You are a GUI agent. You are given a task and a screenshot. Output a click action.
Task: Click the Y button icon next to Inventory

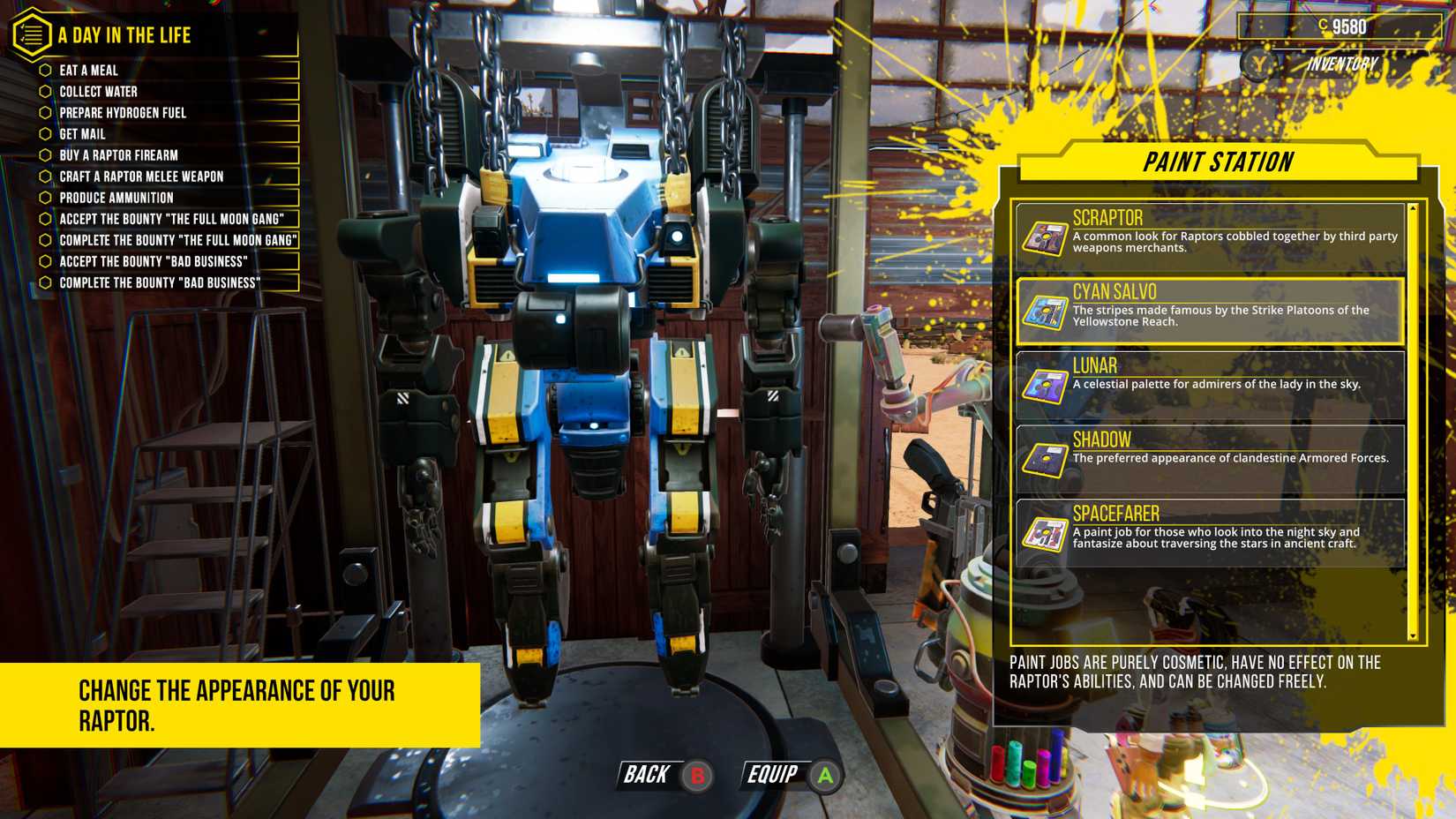(x=1257, y=64)
